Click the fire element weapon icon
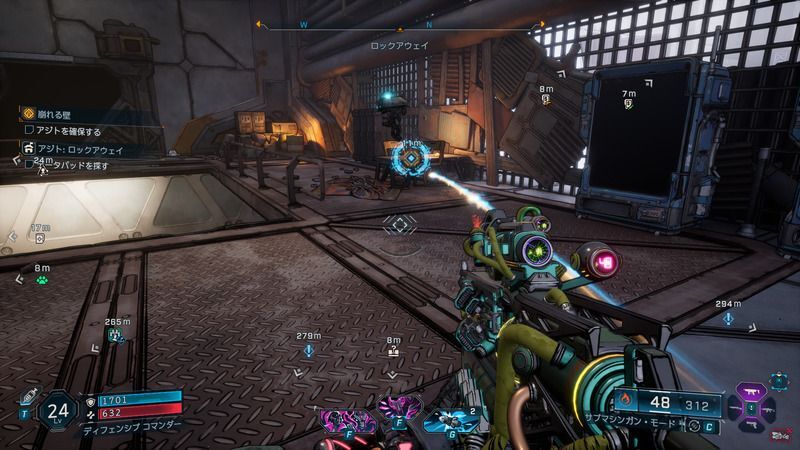 [624, 403]
